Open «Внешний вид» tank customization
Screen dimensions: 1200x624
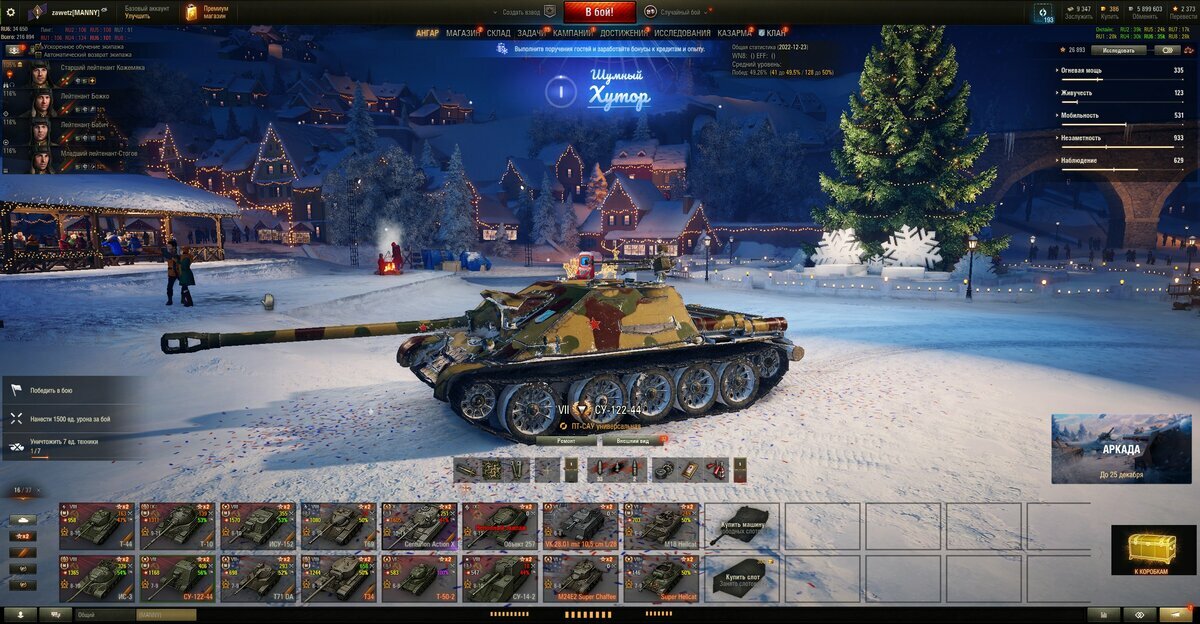[631, 440]
